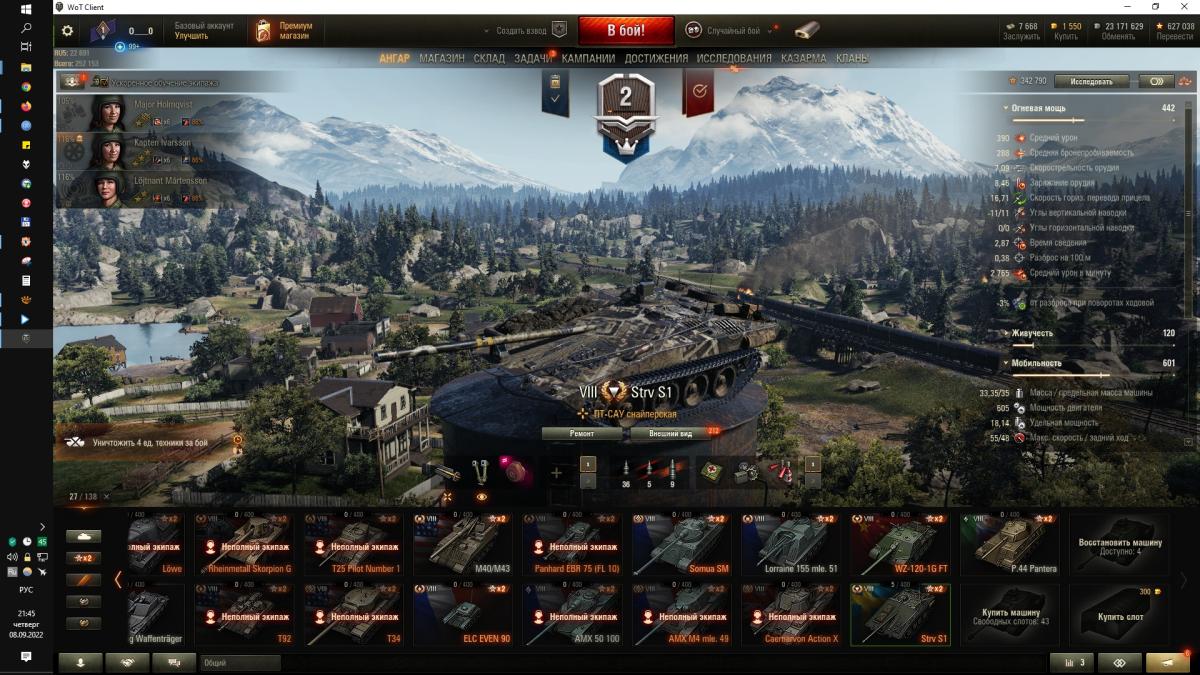1200x675 pixels.
Task: Switch to the СКЛАД tab
Action: 489,58
